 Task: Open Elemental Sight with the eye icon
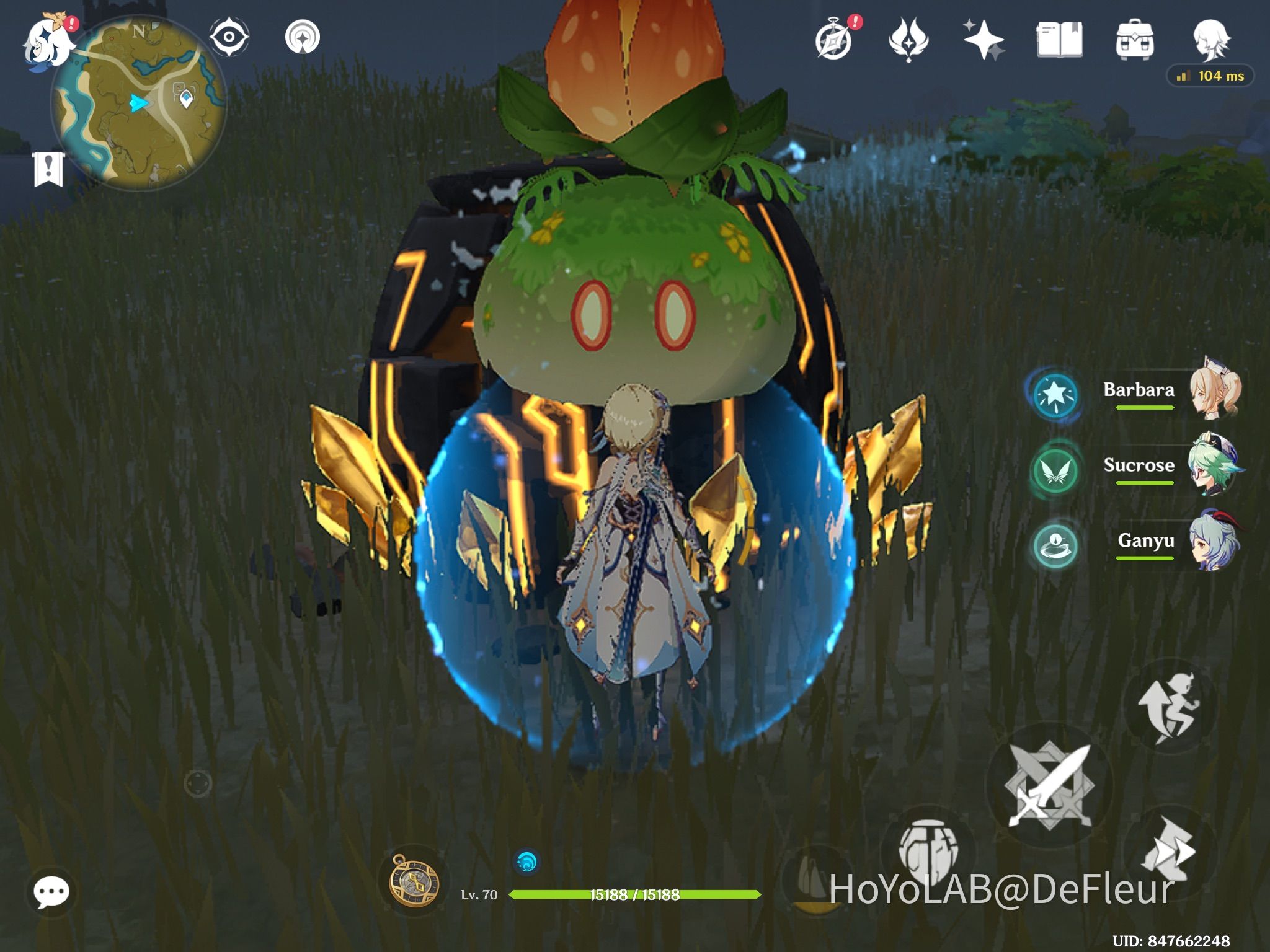pos(229,36)
